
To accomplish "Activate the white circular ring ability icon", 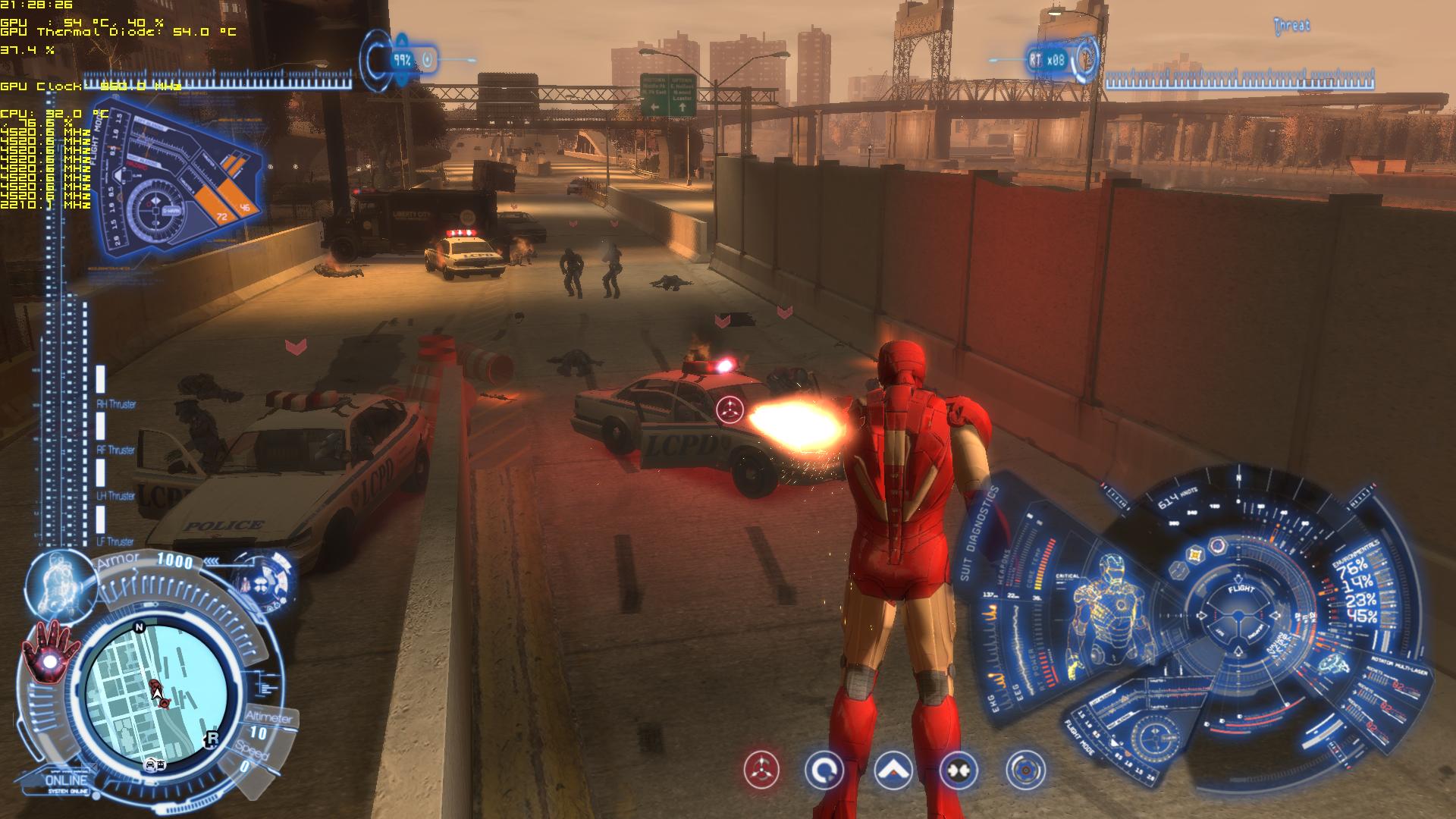I will pos(824,770).
